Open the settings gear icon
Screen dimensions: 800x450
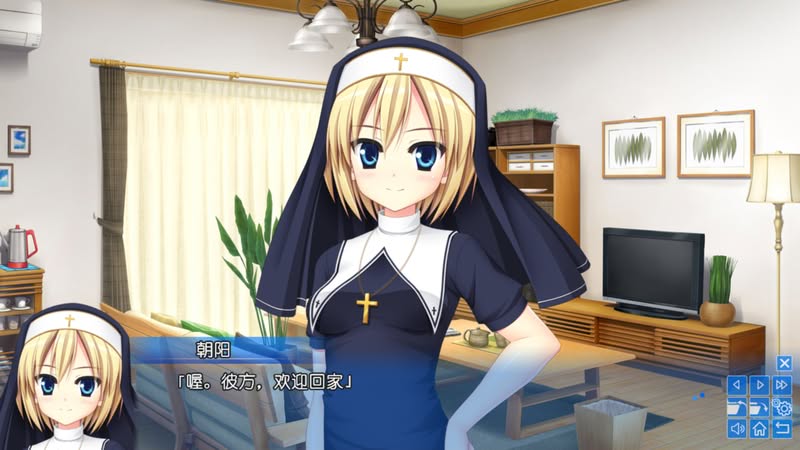click(x=783, y=407)
